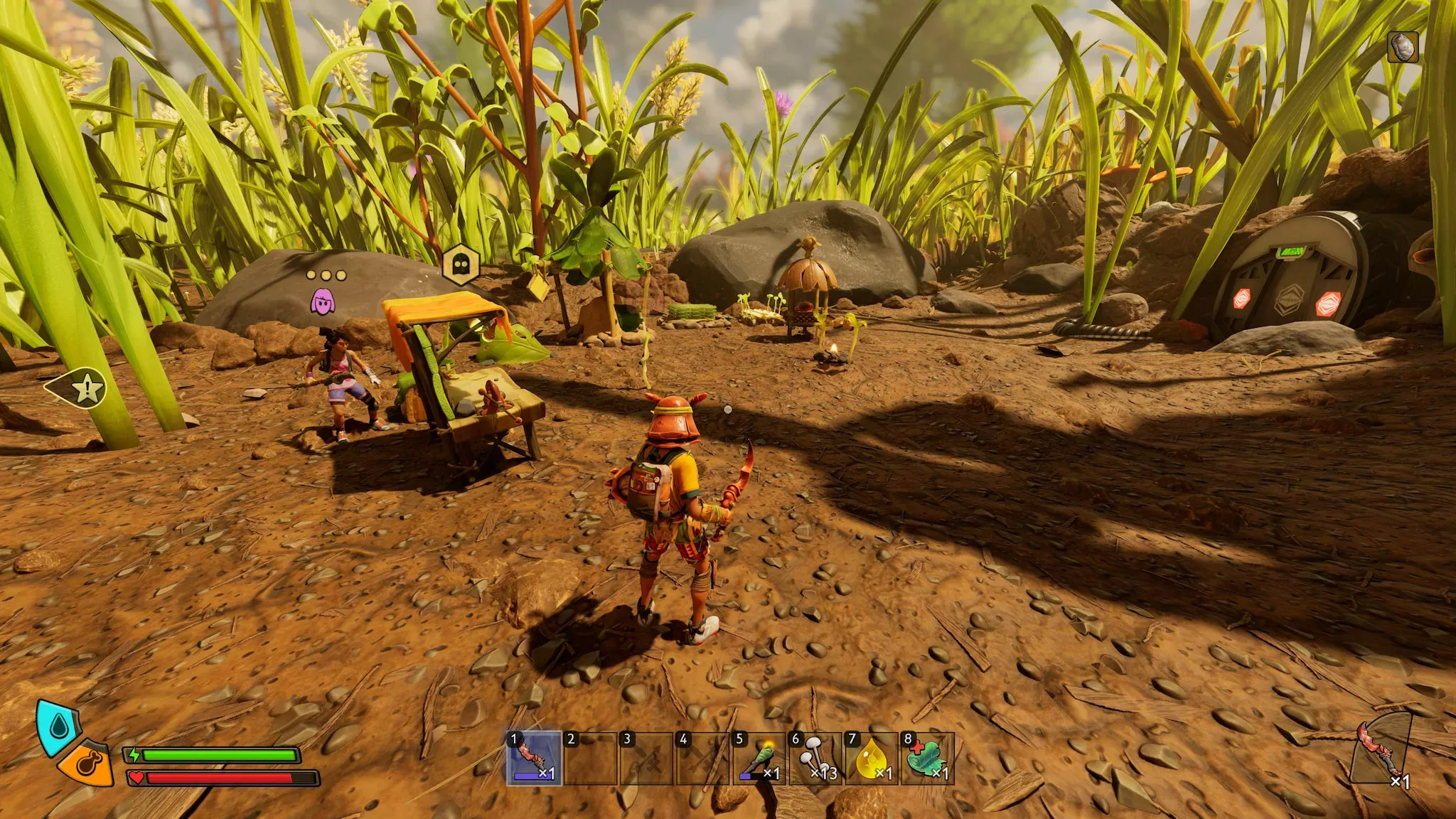The height and width of the screenshot is (819, 1456).
Task: Click the hexagonal ghost waypoint marker
Action: tap(461, 265)
